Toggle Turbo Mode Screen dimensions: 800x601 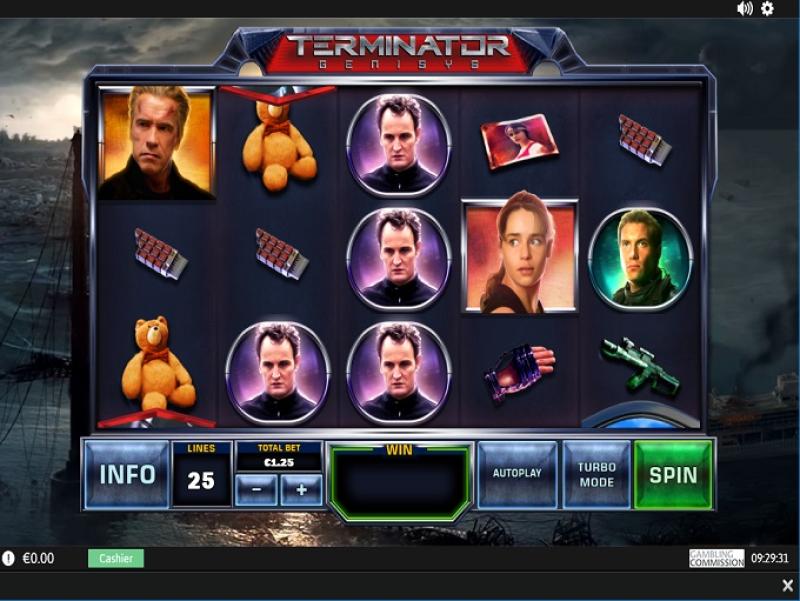596,474
